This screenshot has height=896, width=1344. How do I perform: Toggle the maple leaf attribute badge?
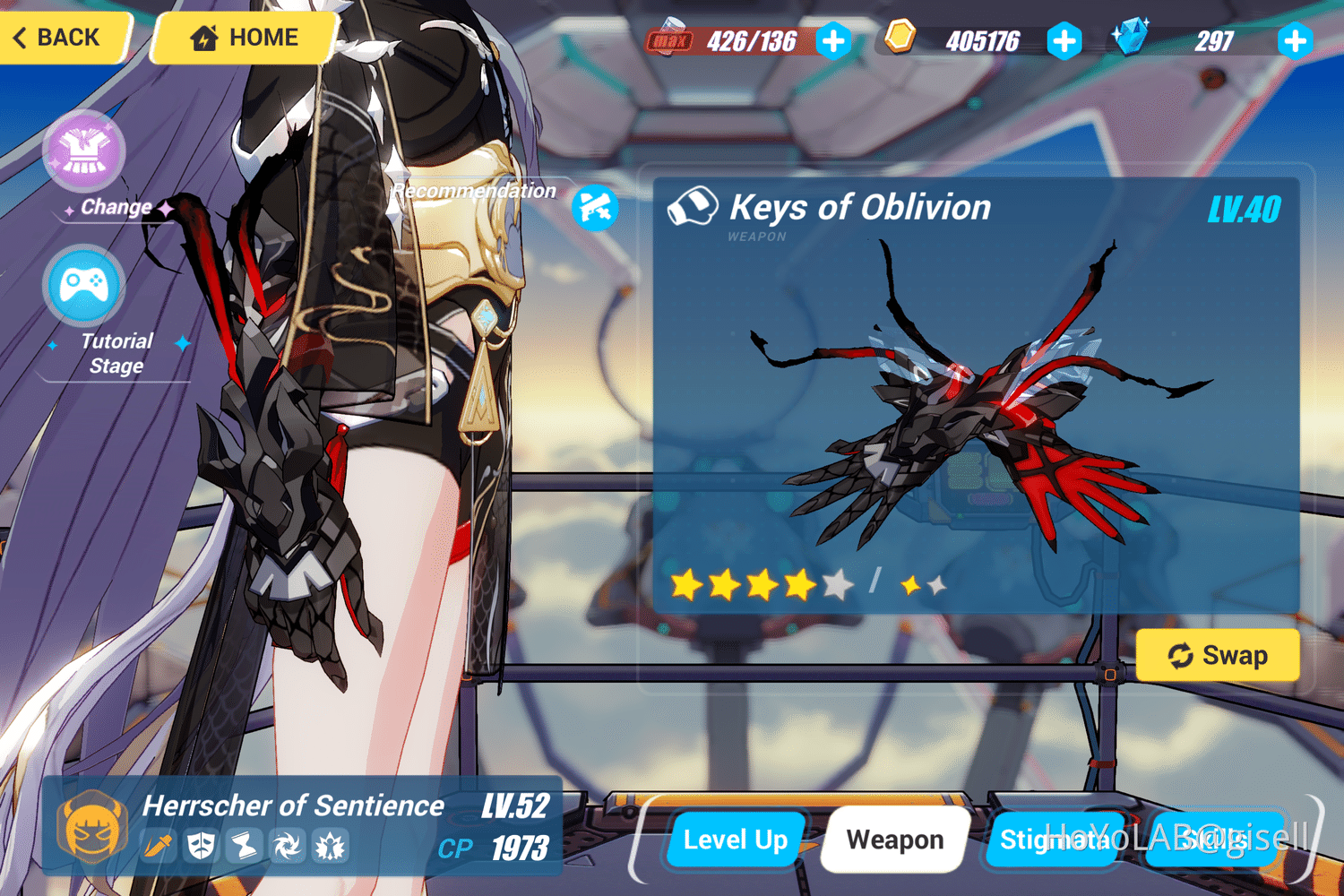pos(331,846)
